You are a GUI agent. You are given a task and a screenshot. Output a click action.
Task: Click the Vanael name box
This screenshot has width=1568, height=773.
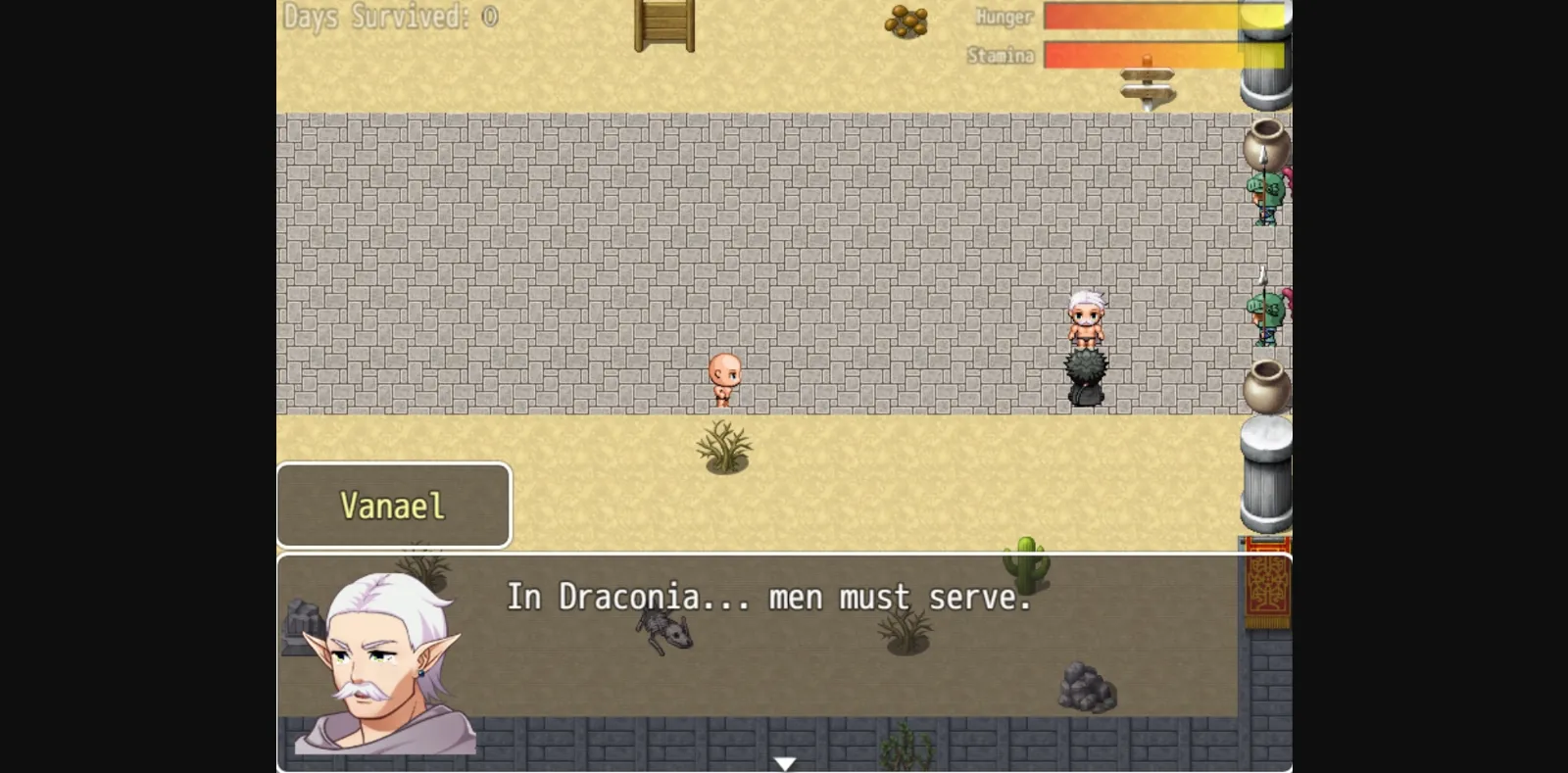(392, 506)
